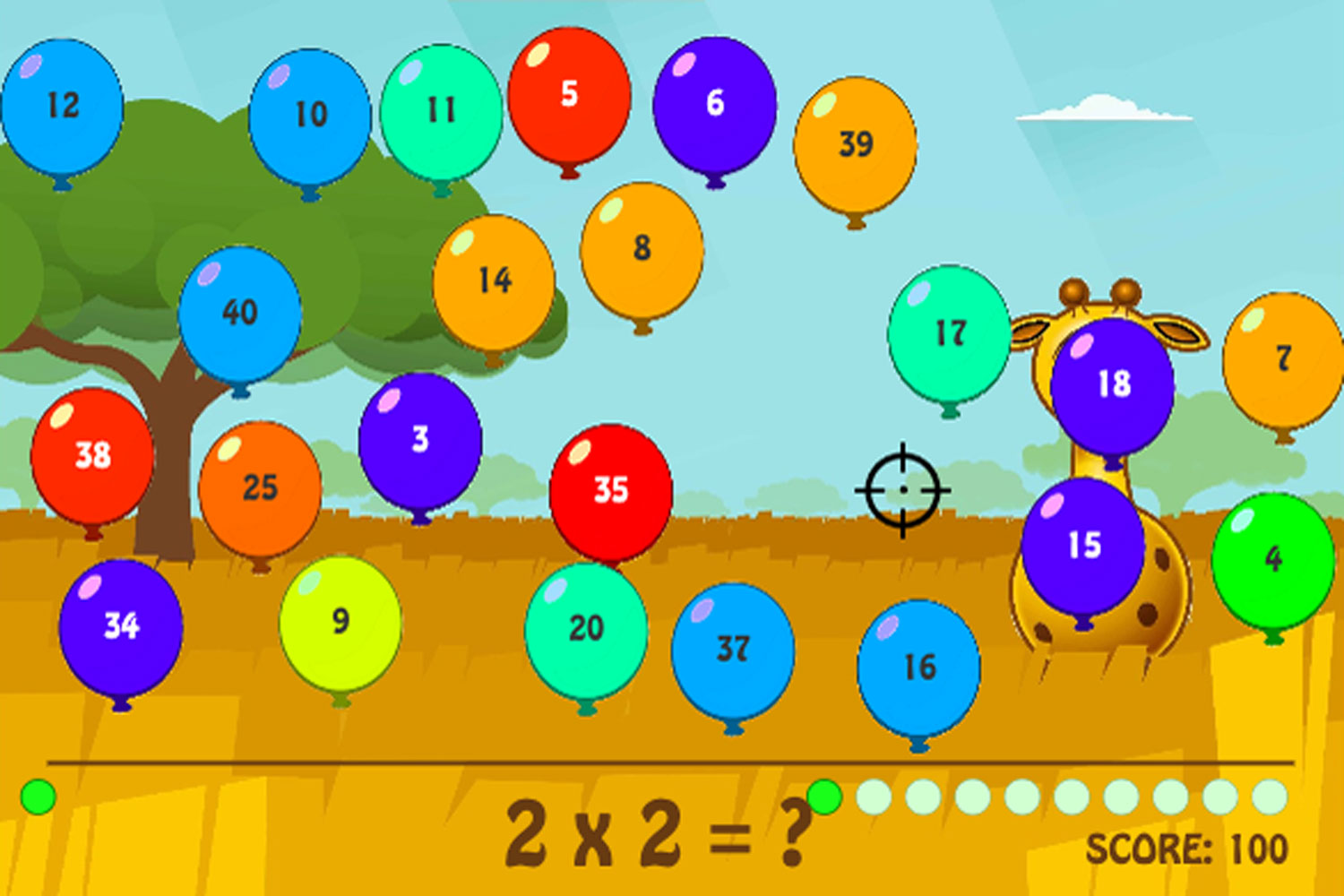Image resolution: width=1344 pixels, height=896 pixels.
Task: Pop the yellow balloon numbered 9
Action: pyautogui.click(x=339, y=618)
